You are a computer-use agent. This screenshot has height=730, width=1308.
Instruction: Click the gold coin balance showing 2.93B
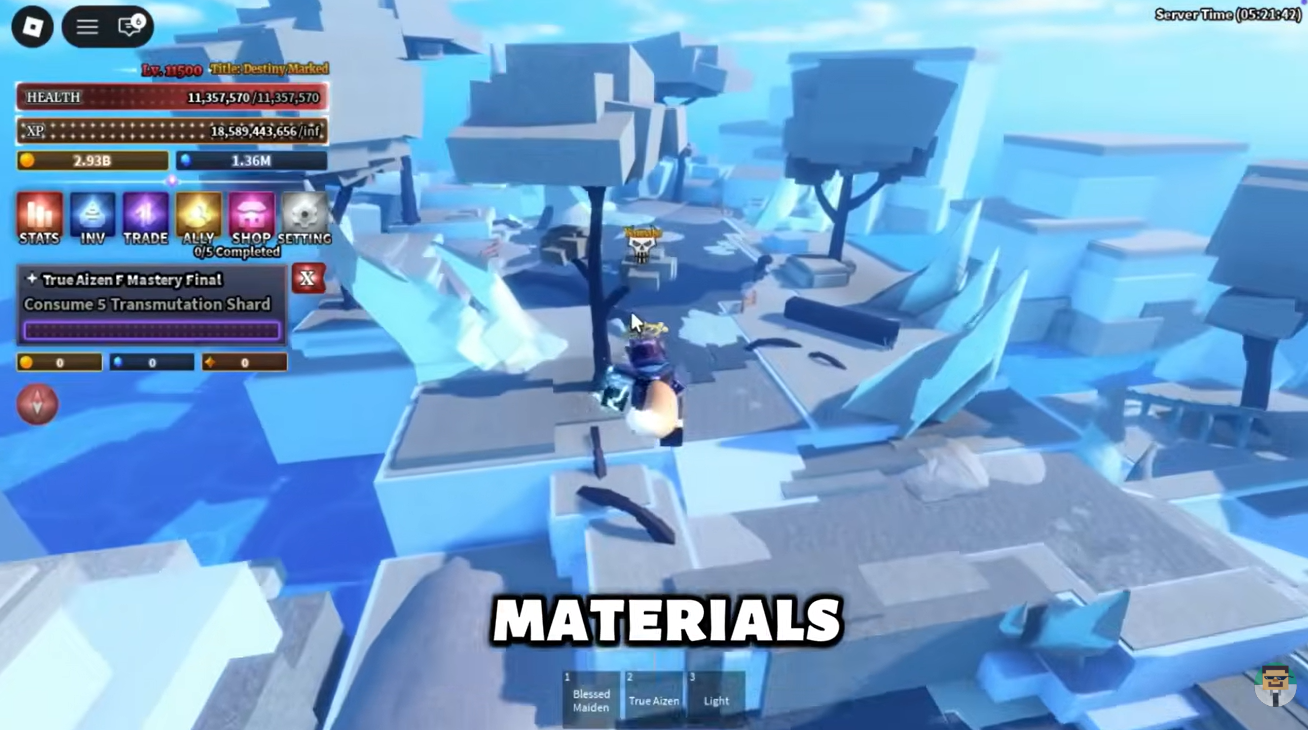[92, 160]
